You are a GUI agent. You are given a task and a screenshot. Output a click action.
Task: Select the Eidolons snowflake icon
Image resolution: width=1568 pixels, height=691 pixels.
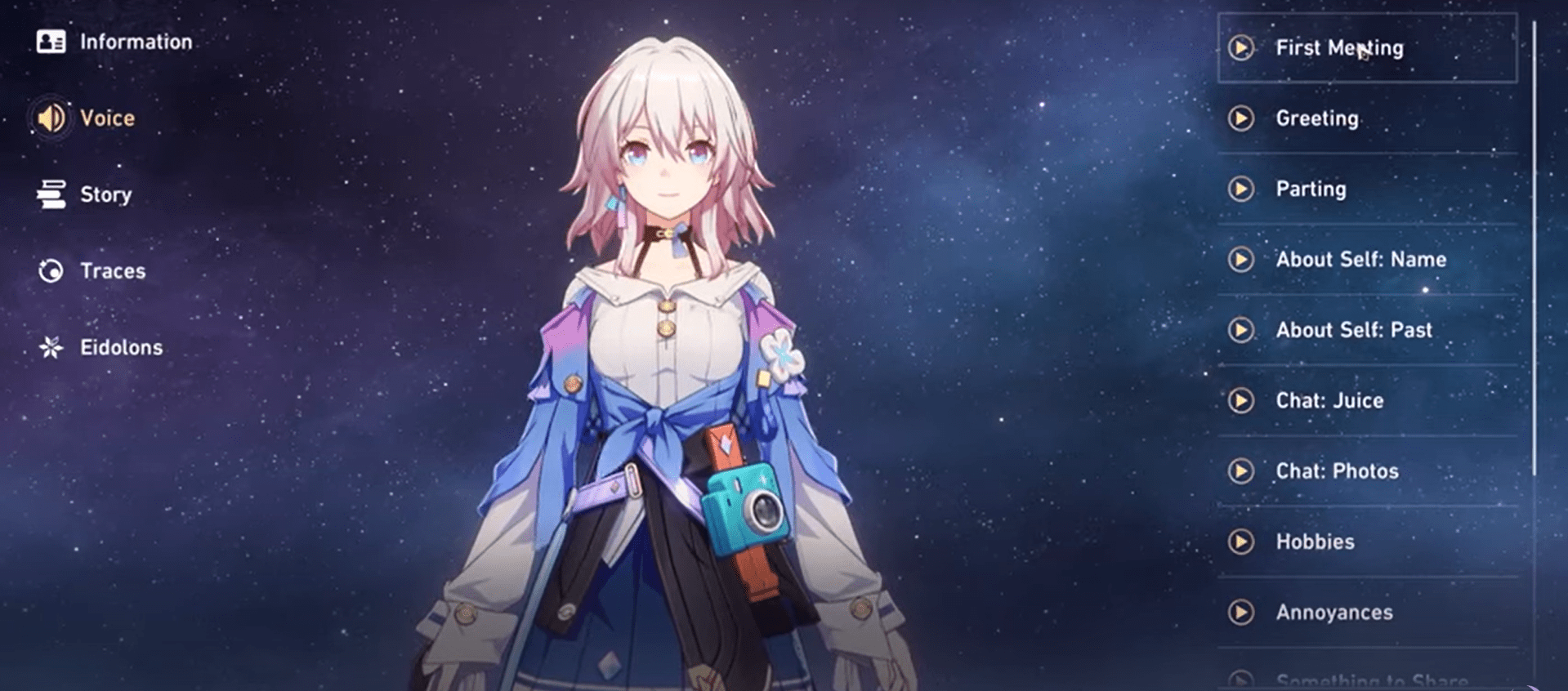(51, 346)
